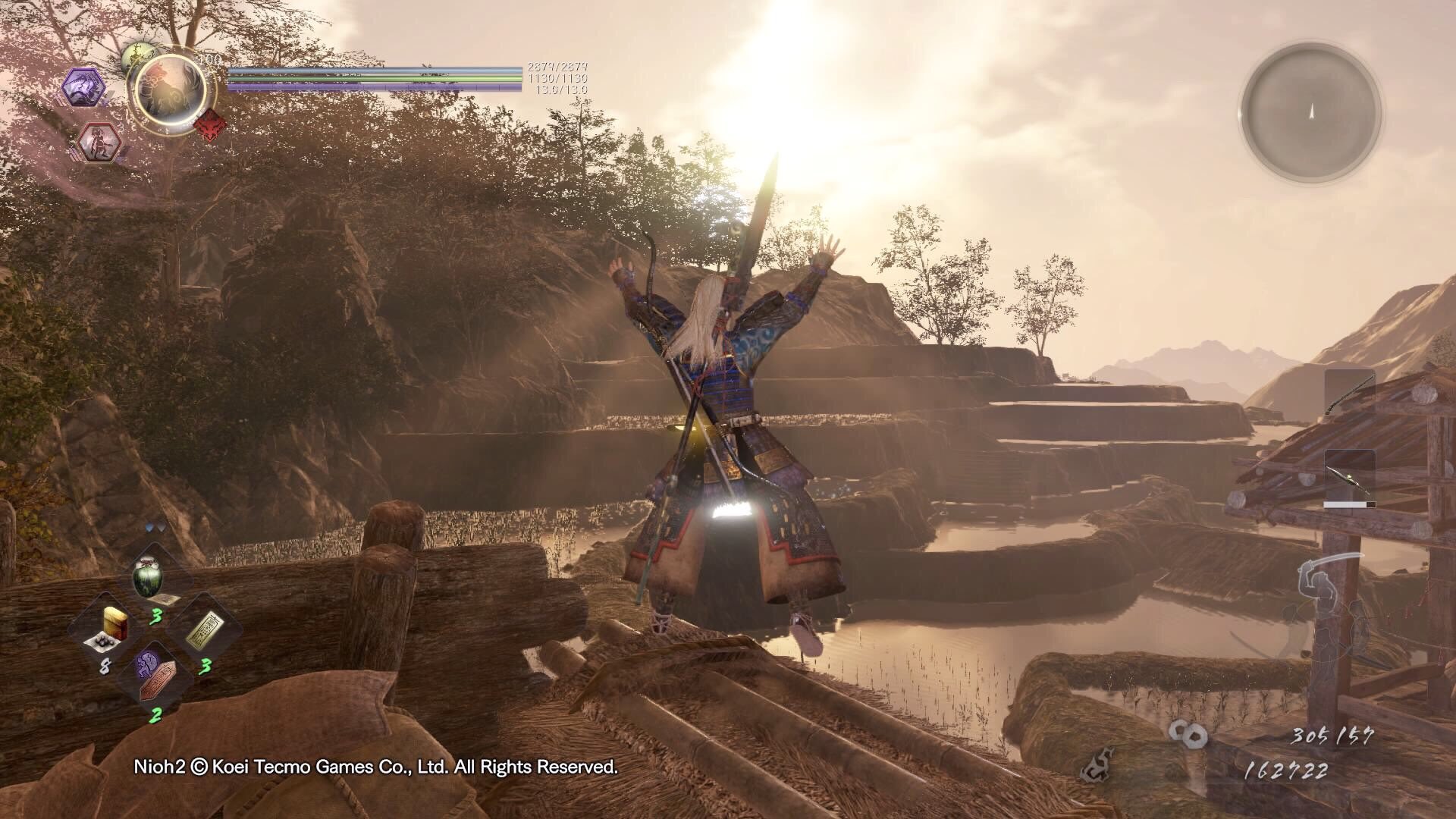Select the red diamond crest beside the portrait
1456x819 pixels.
(x=209, y=124)
